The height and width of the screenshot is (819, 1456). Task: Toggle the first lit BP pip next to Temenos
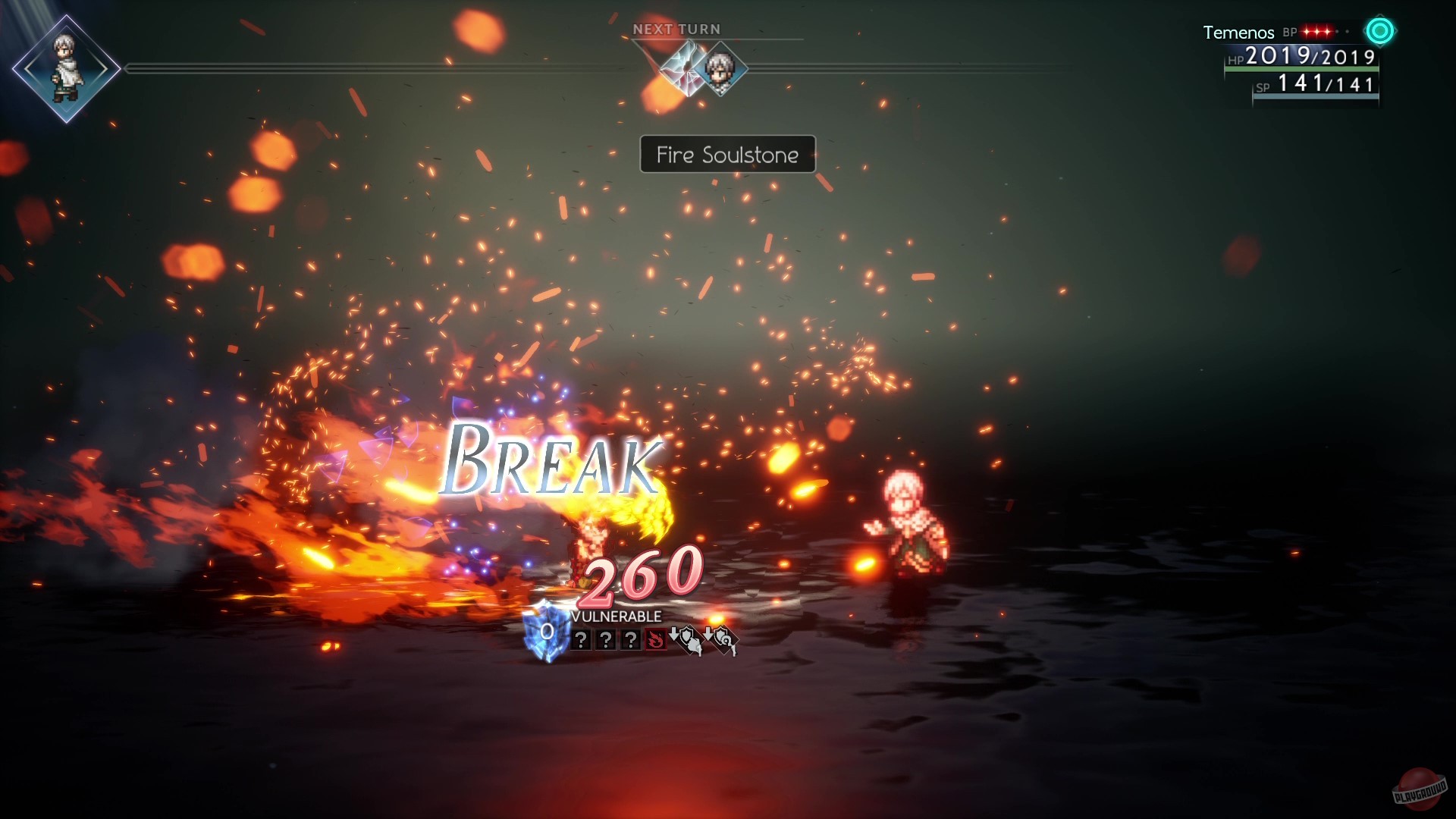click(1307, 31)
